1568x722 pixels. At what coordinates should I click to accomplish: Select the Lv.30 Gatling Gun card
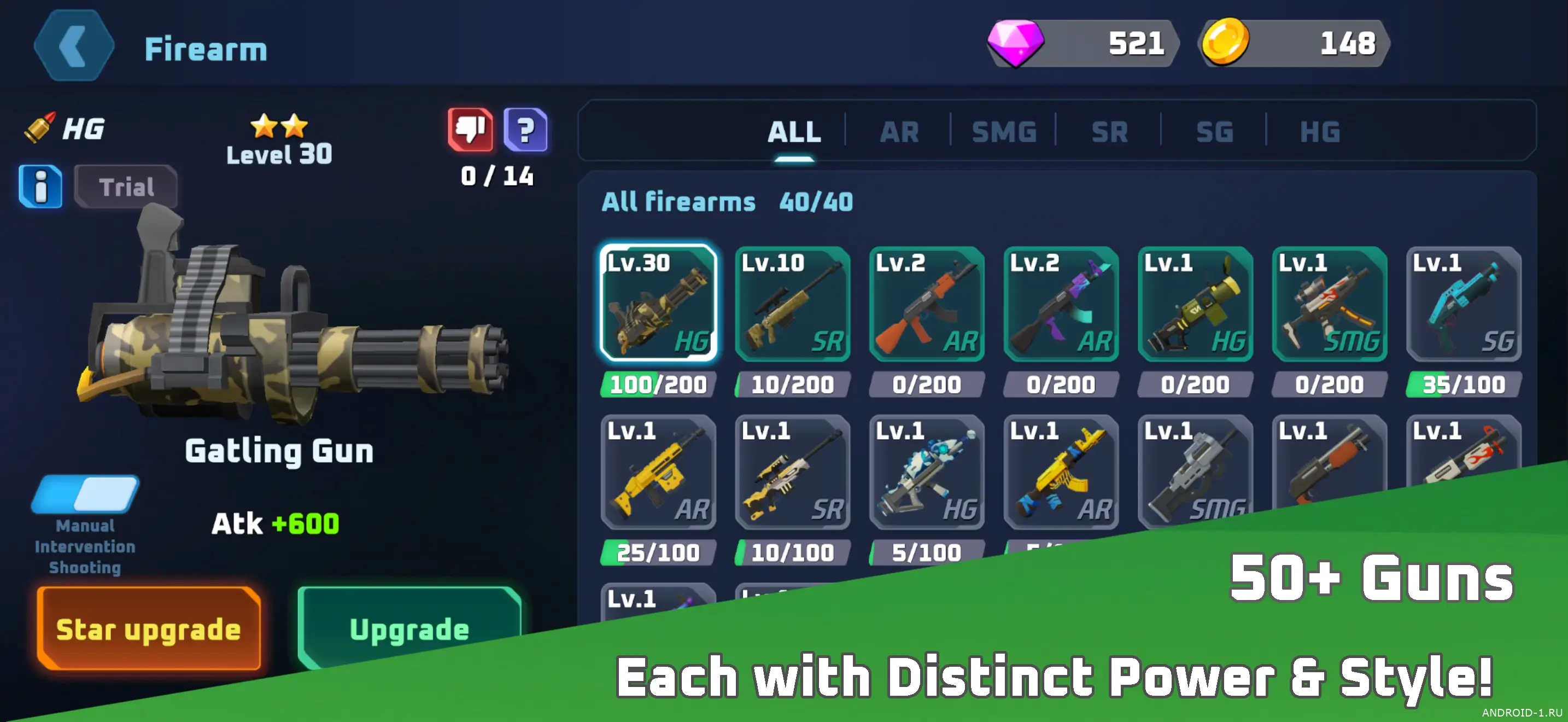point(658,303)
